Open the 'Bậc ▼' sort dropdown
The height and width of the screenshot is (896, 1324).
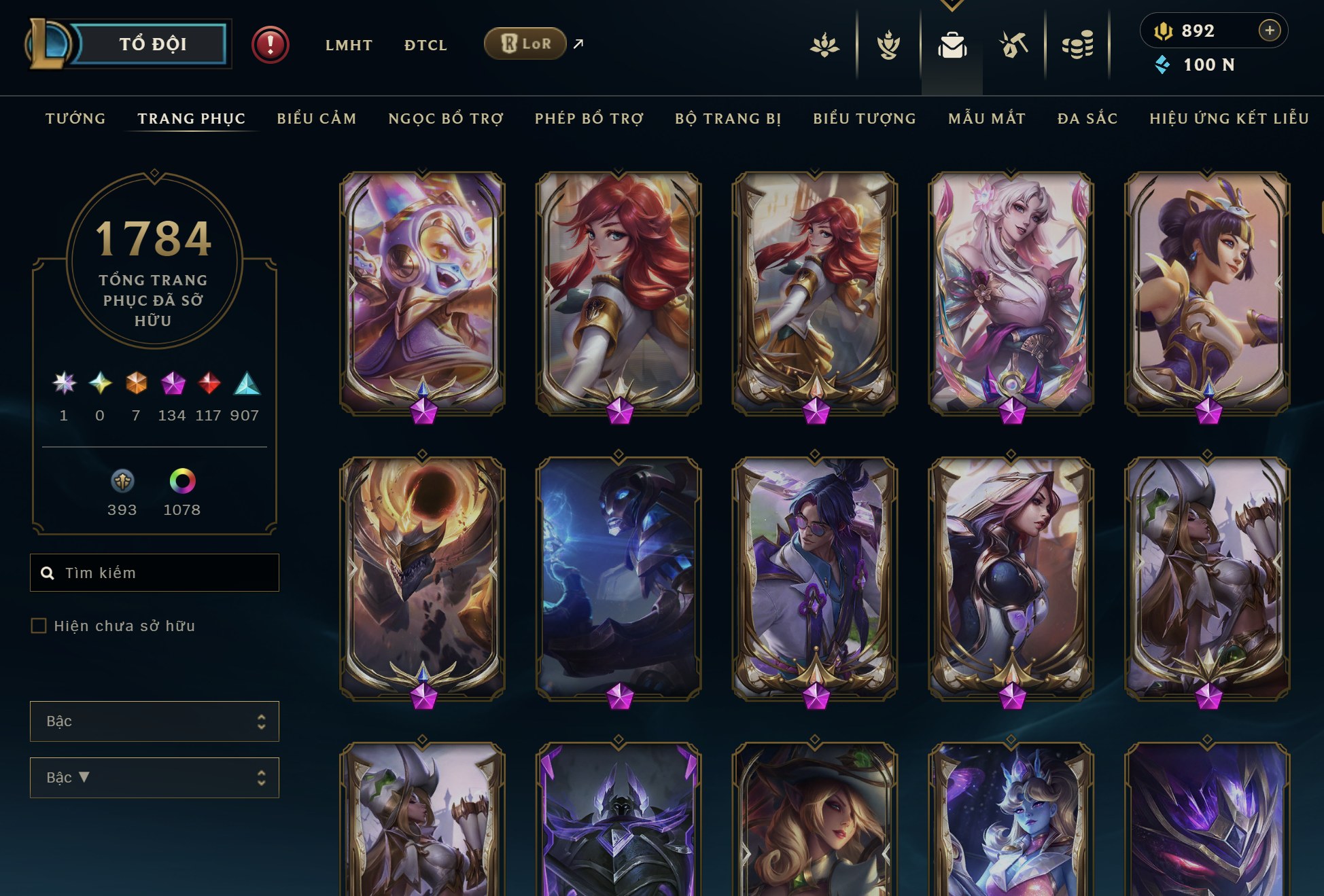pos(154,777)
